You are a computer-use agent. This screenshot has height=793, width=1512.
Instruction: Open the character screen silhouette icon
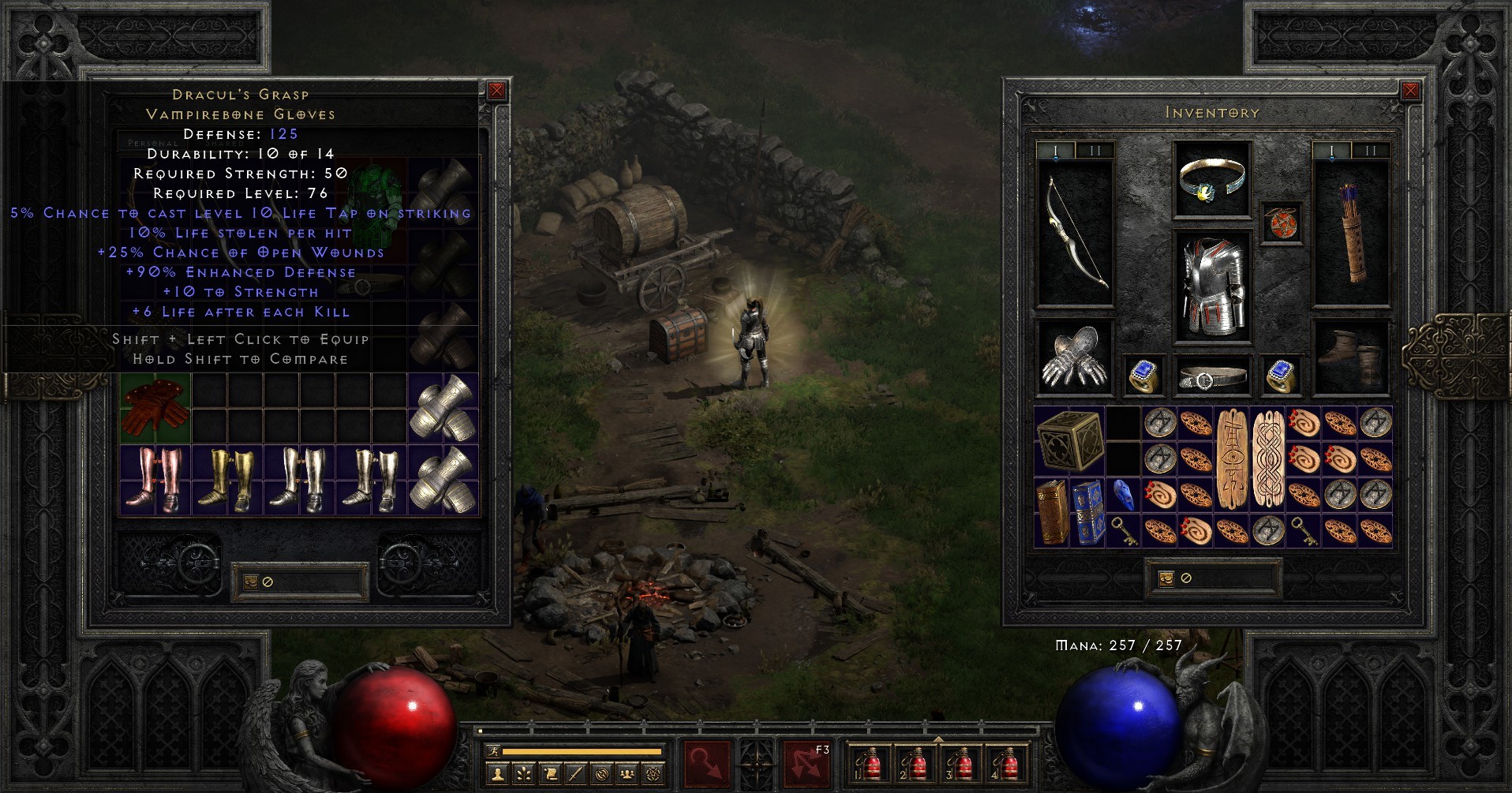497,774
